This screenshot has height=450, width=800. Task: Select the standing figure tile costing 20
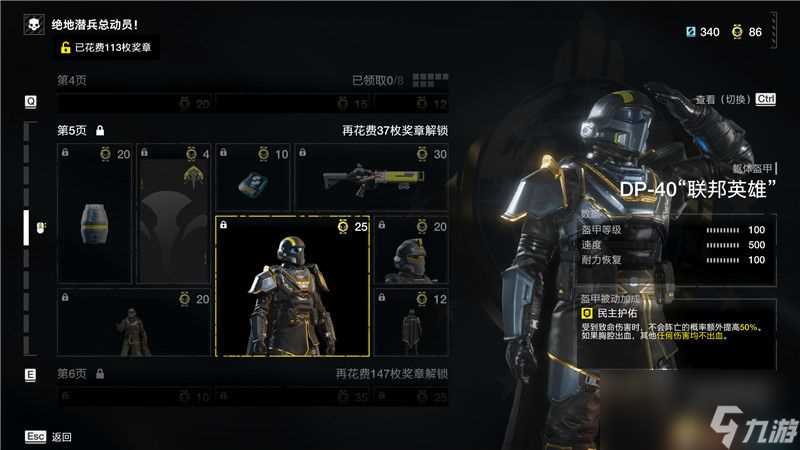coord(134,323)
